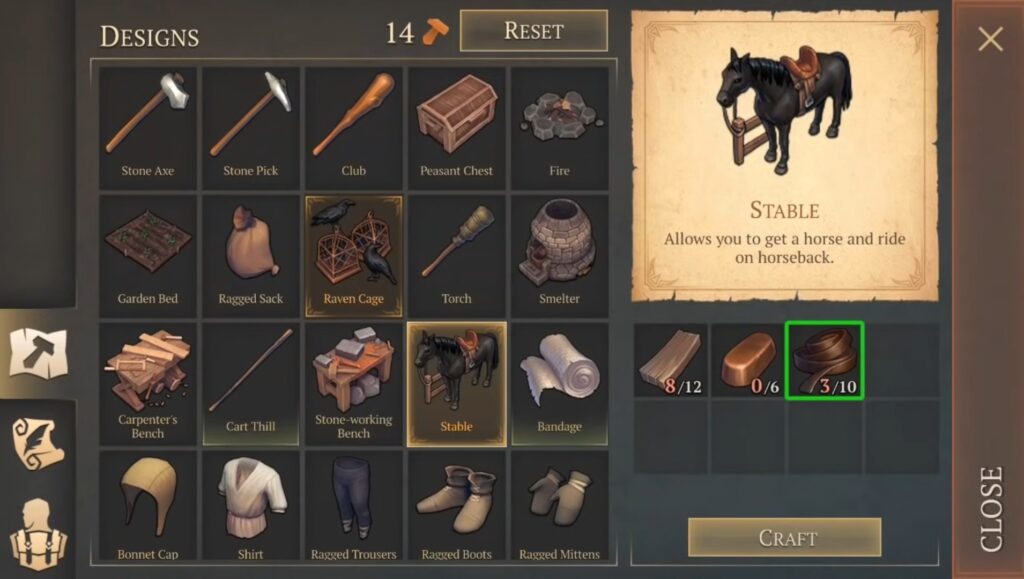Open the backpack character tab
1024x579 pixels.
point(37,530)
